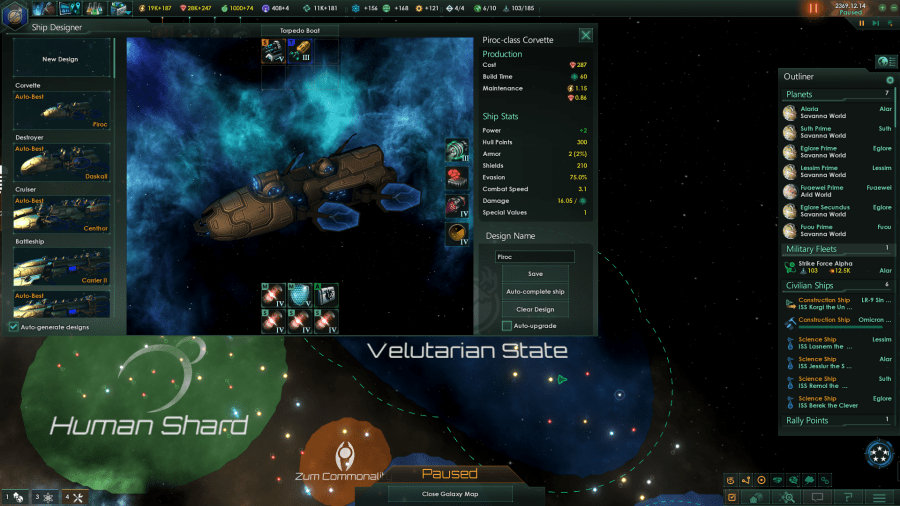This screenshot has height=506, width=900.
Task: Auto-complete the ship design
Action: 535,291
